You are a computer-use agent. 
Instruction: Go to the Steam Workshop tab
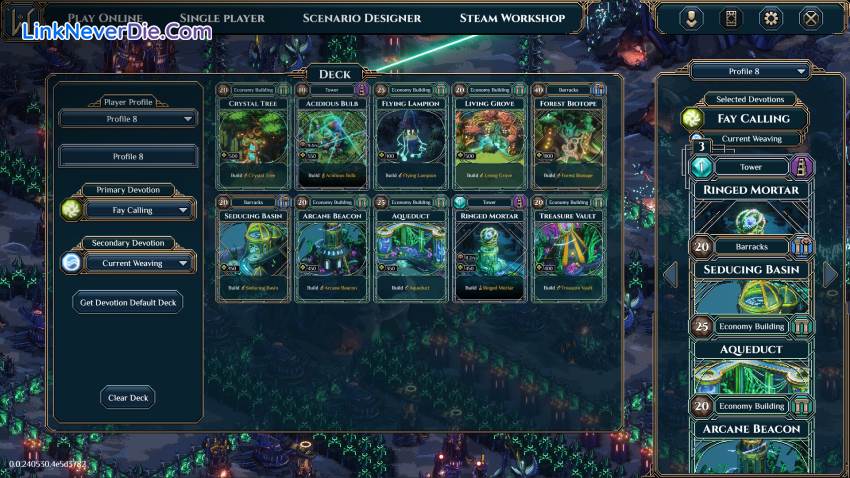512,18
